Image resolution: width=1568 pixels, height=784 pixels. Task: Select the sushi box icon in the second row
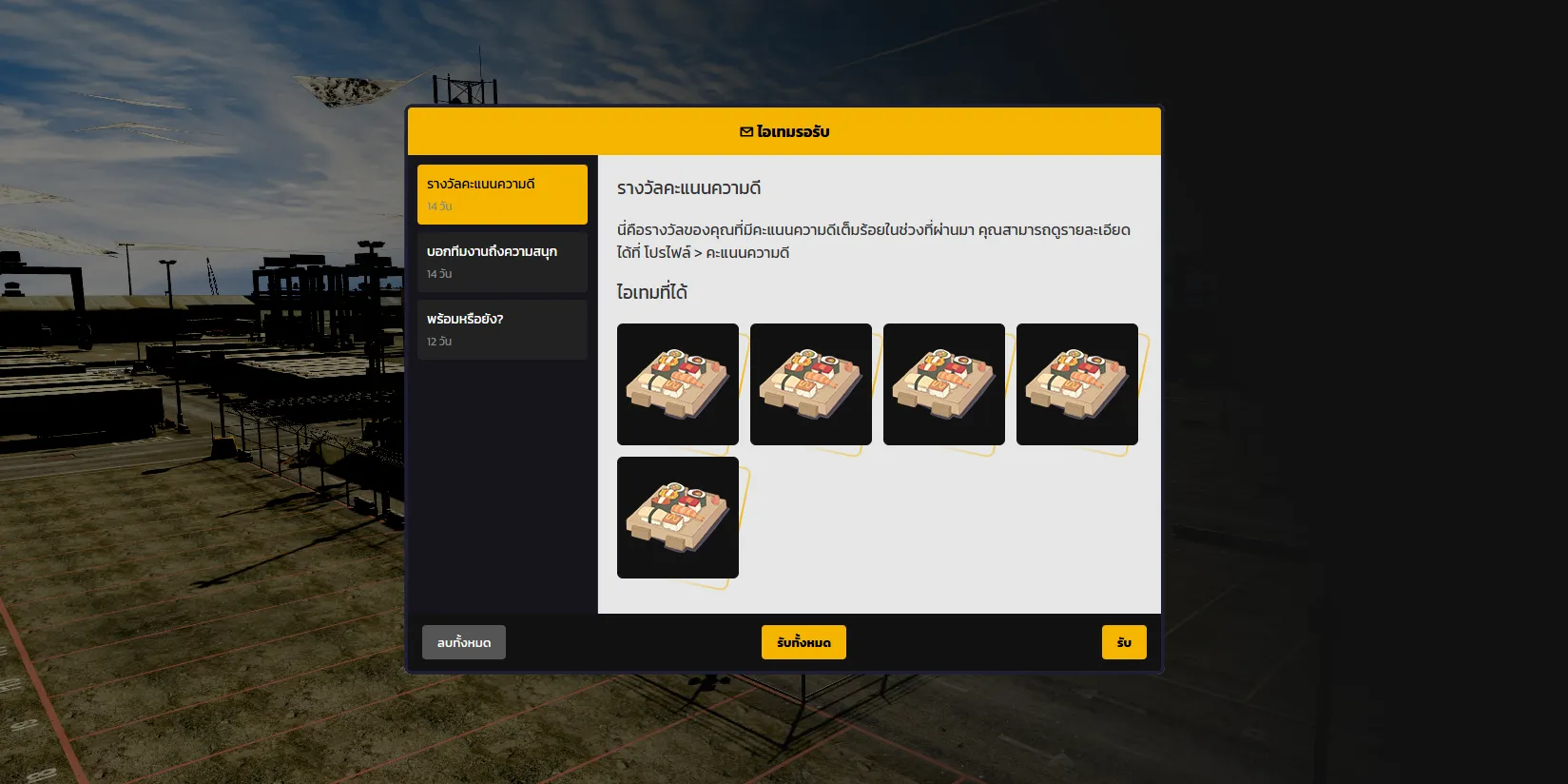coord(677,518)
